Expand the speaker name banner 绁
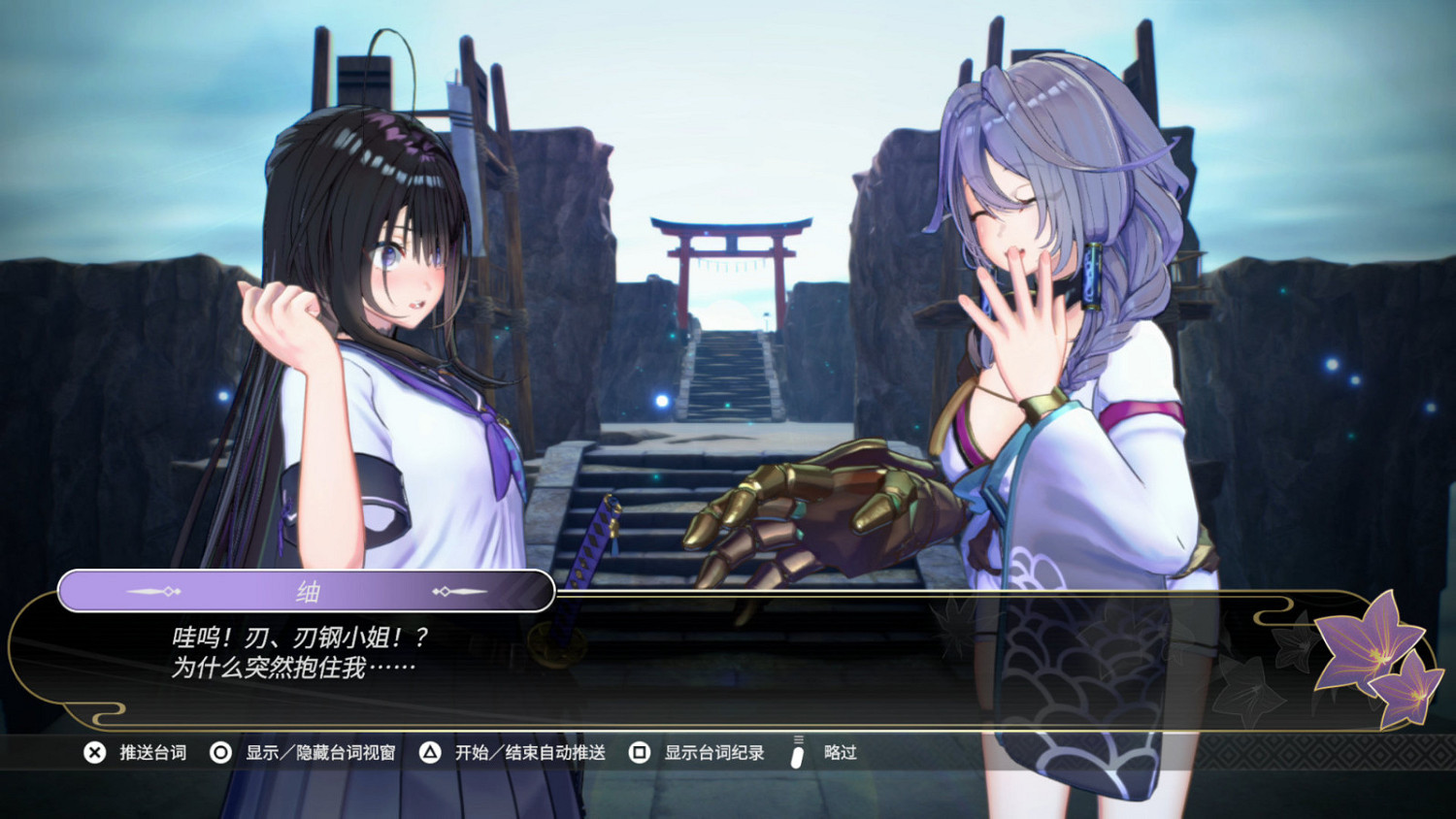Screen dimensions: 1456x819 tap(307, 590)
